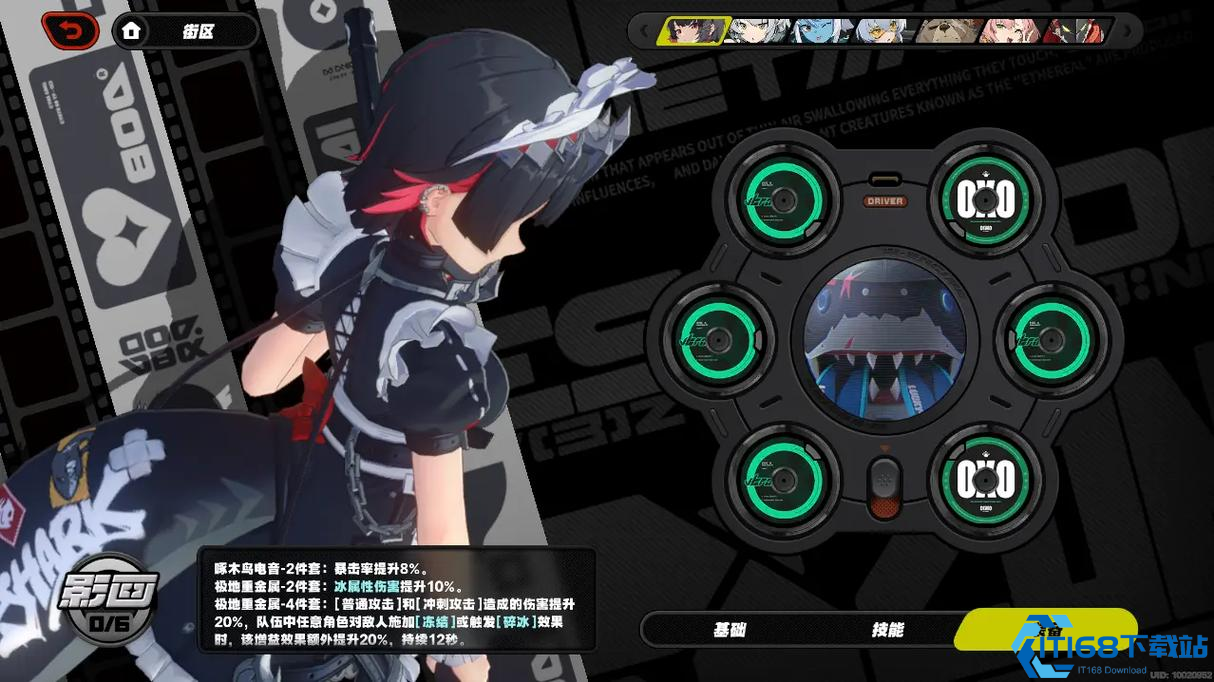Screen dimensions: 1214x682
Task: Select the red robot character portrait
Action: pyautogui.click(x=1075, y=31)
